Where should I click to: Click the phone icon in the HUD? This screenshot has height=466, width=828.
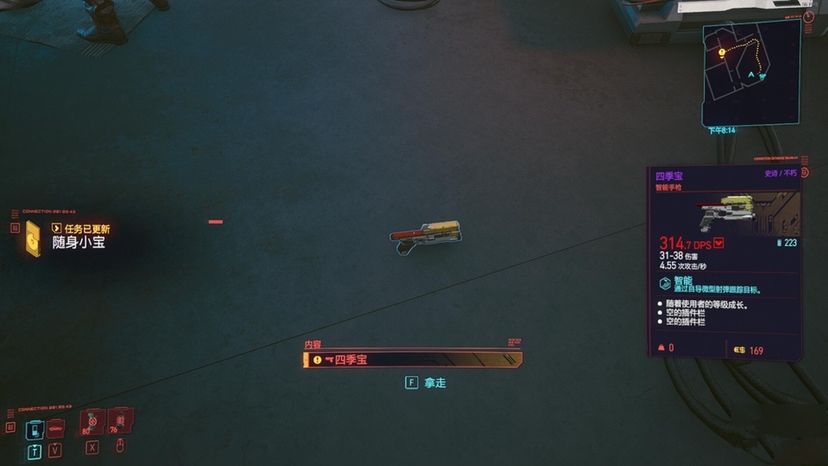point(35,429)
